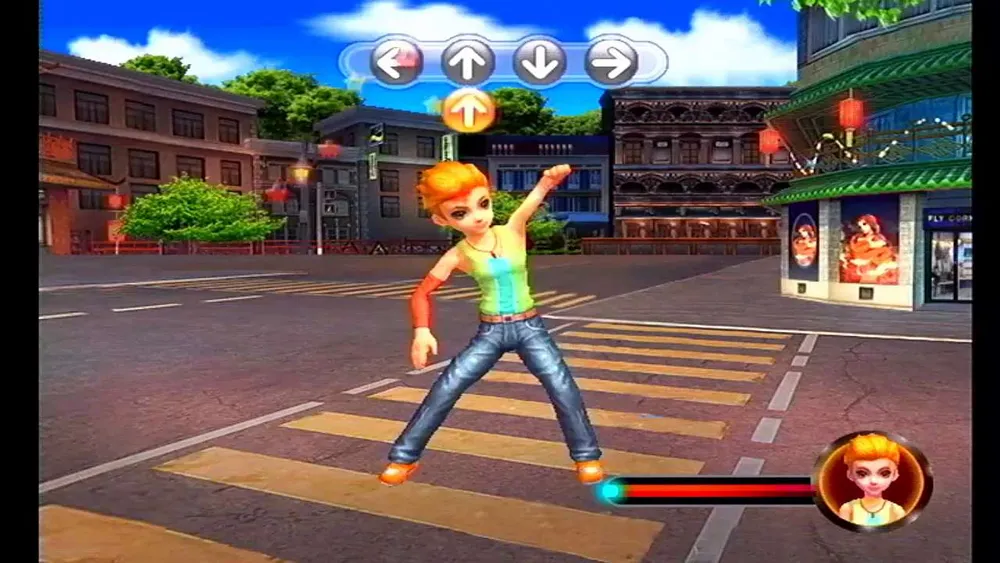Viewport: 1000px width, 563px height.
Task: Tap the right arrow target
Action: (611, 61)
